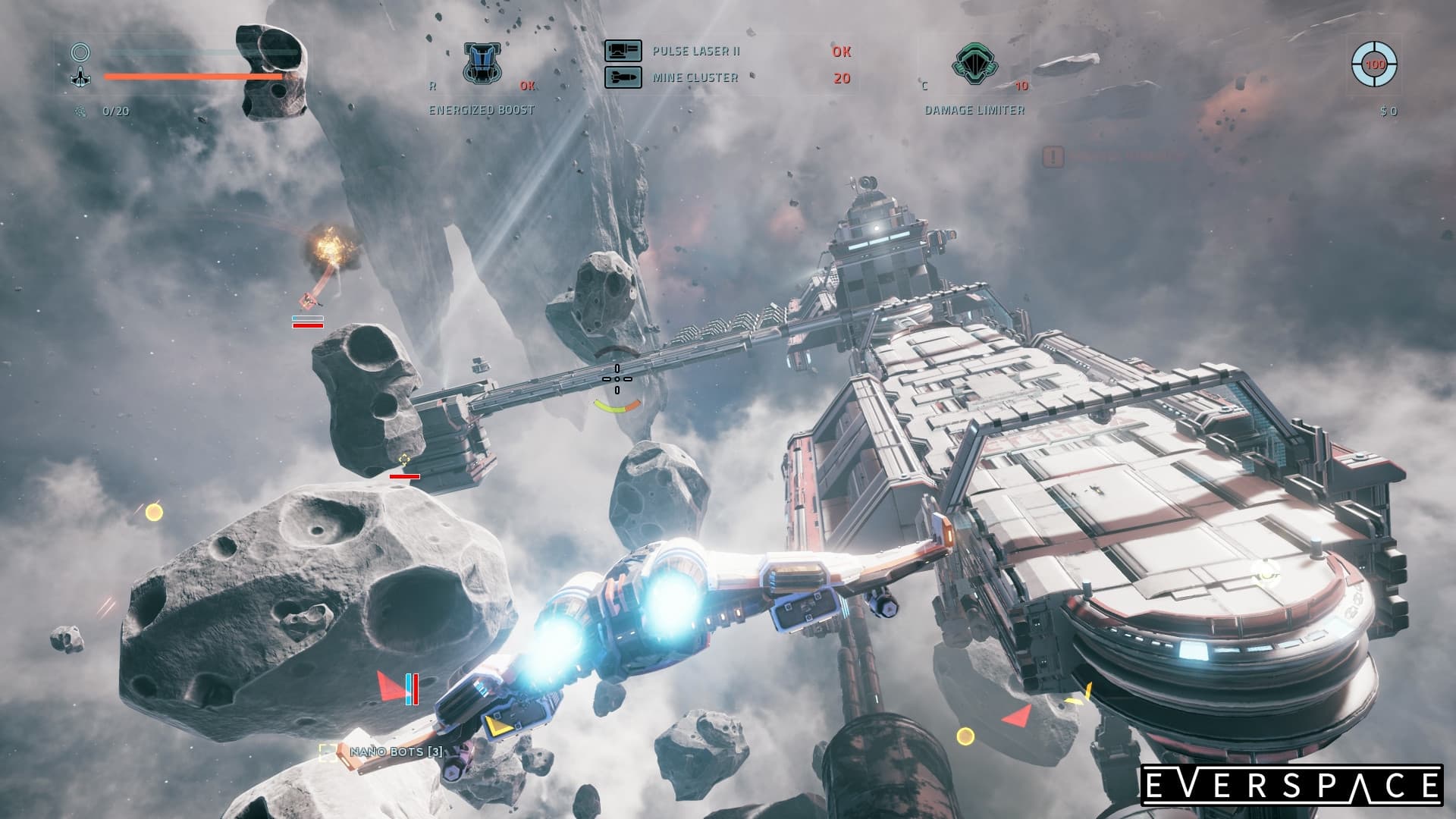
Task: Select the Mine Cluster weapon icon
Action: (622, 76)
